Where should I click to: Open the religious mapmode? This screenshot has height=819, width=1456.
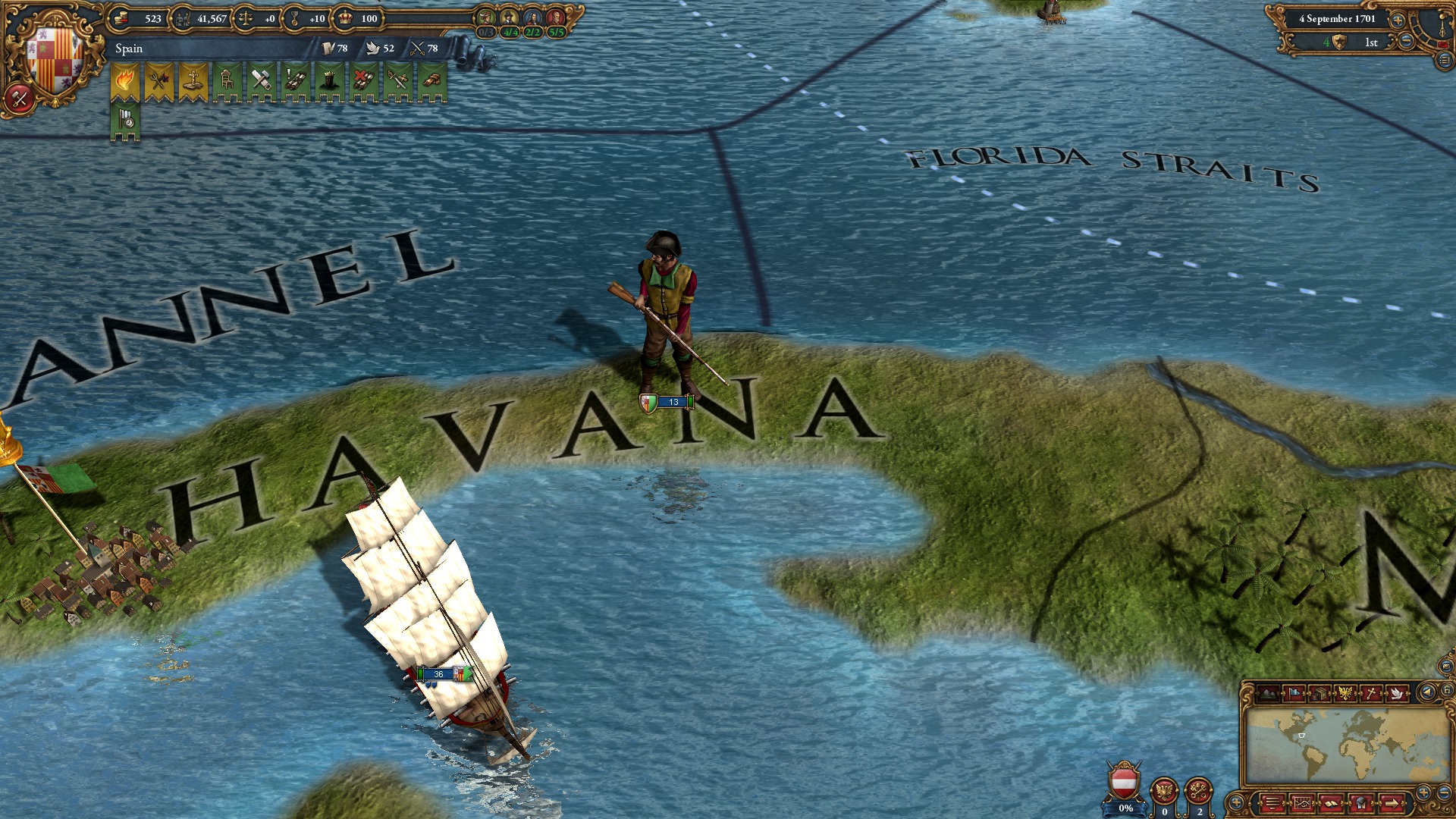click(x=1370, y=693)
